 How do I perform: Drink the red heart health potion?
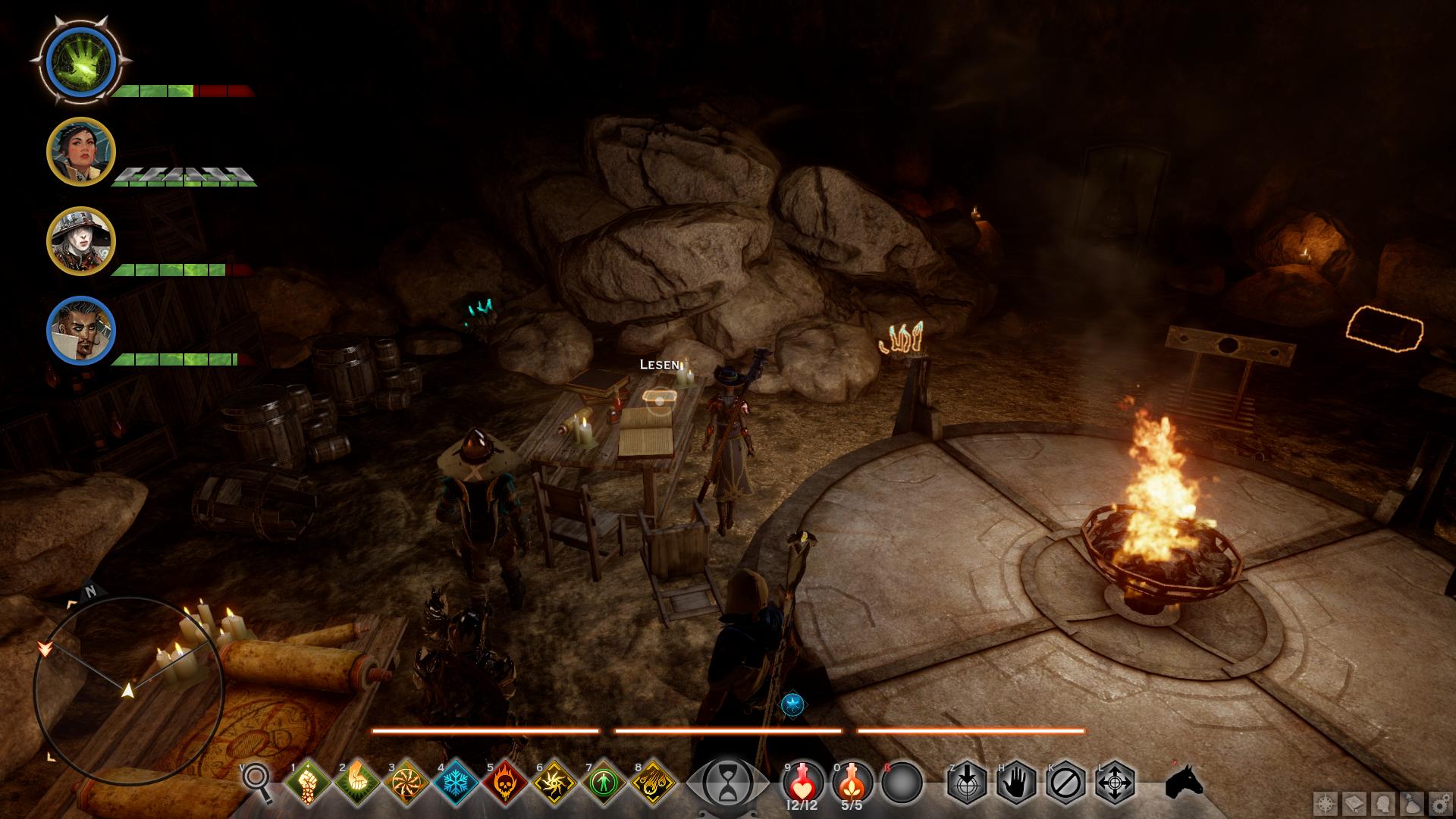pos(803,782)
